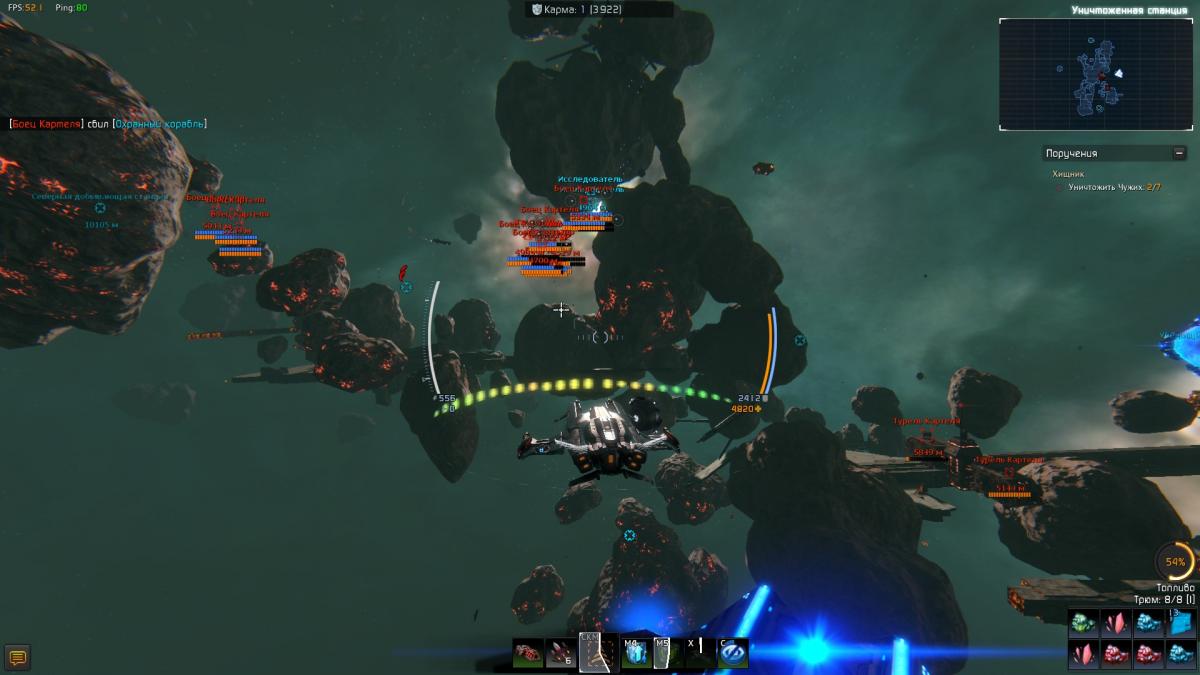
Task: Activate the blue crystal M4 module
Action: click(x=634, y=653)
